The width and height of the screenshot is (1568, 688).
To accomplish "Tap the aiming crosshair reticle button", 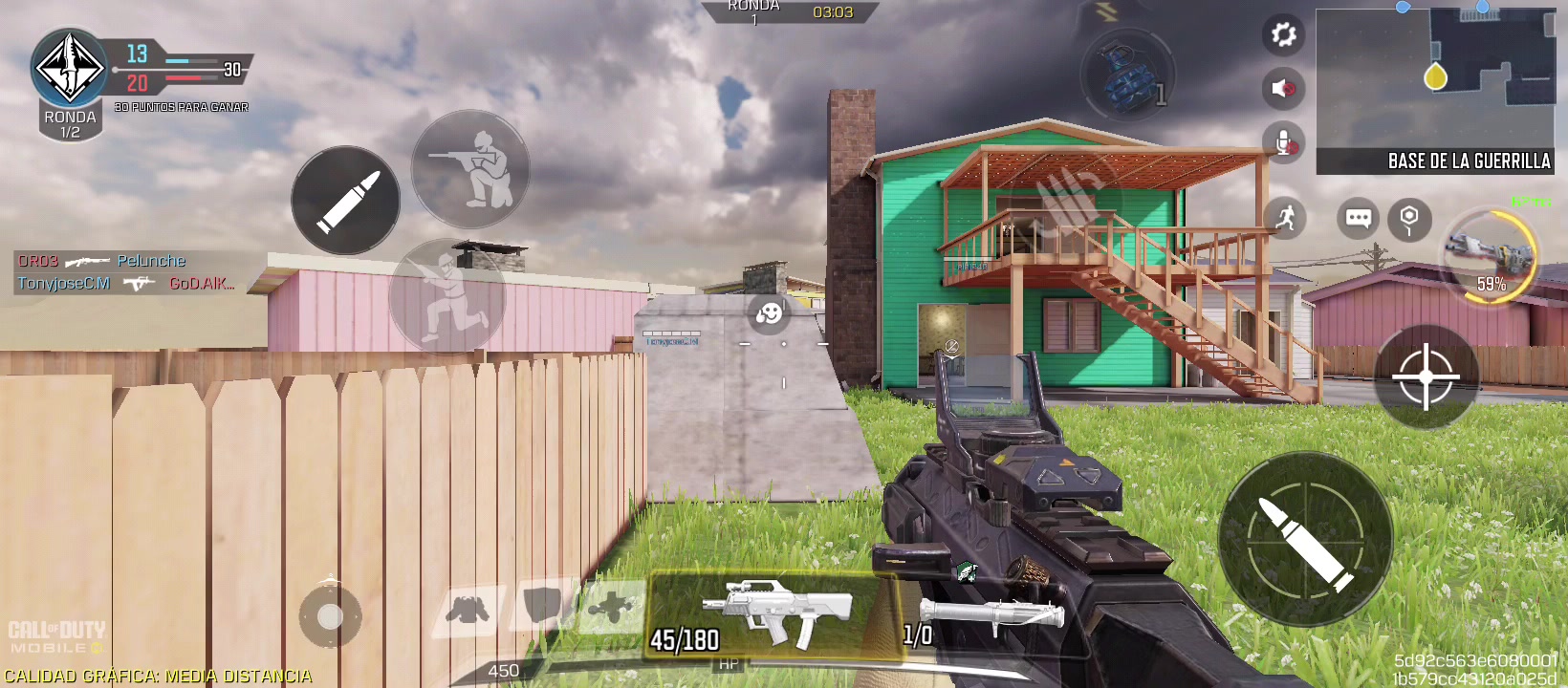I will [x=1426, y=378].
